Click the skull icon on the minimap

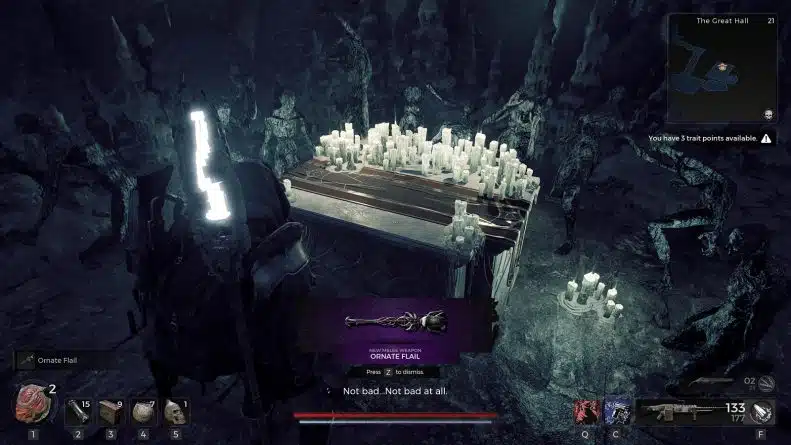(x=767, y=114)
